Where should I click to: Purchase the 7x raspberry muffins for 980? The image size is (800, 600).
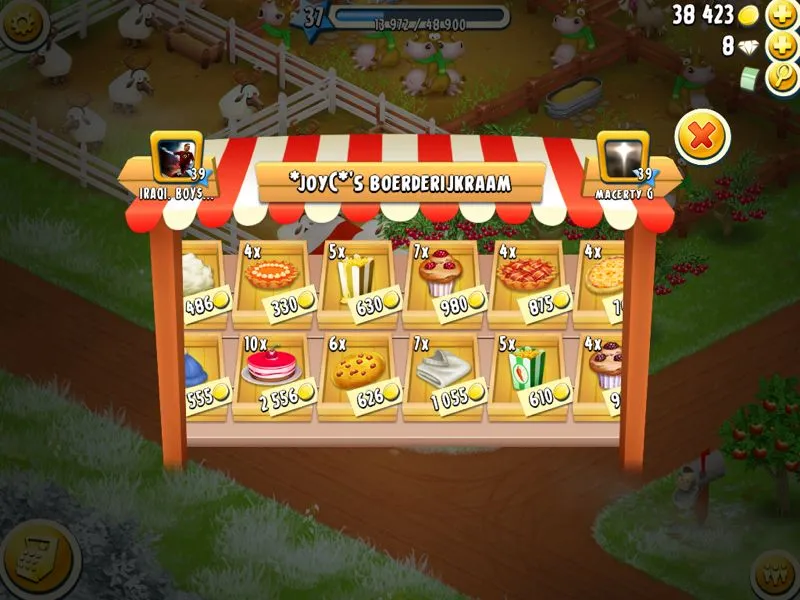440,282
